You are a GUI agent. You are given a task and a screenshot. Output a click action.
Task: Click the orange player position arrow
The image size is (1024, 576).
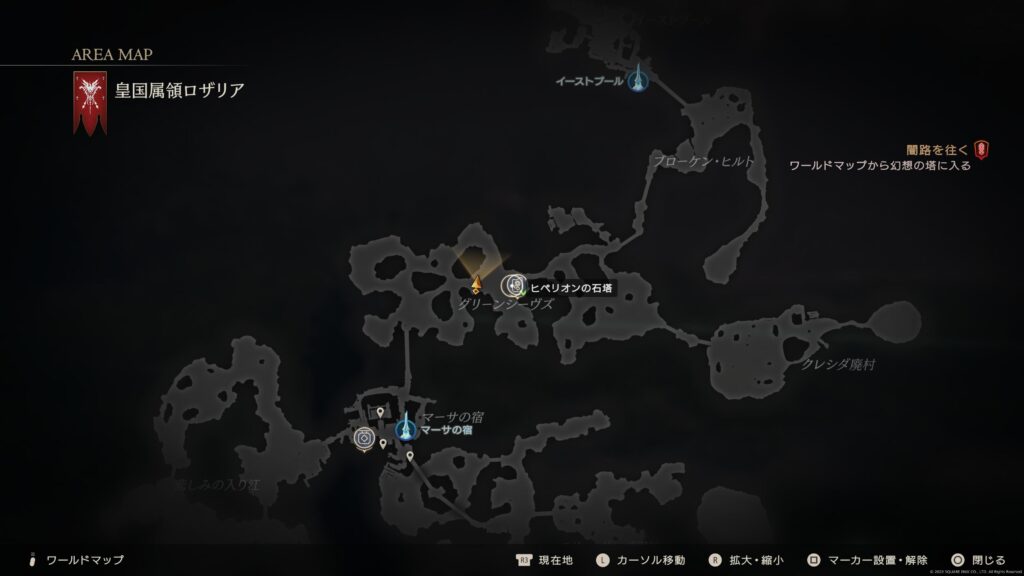point(477,284)
